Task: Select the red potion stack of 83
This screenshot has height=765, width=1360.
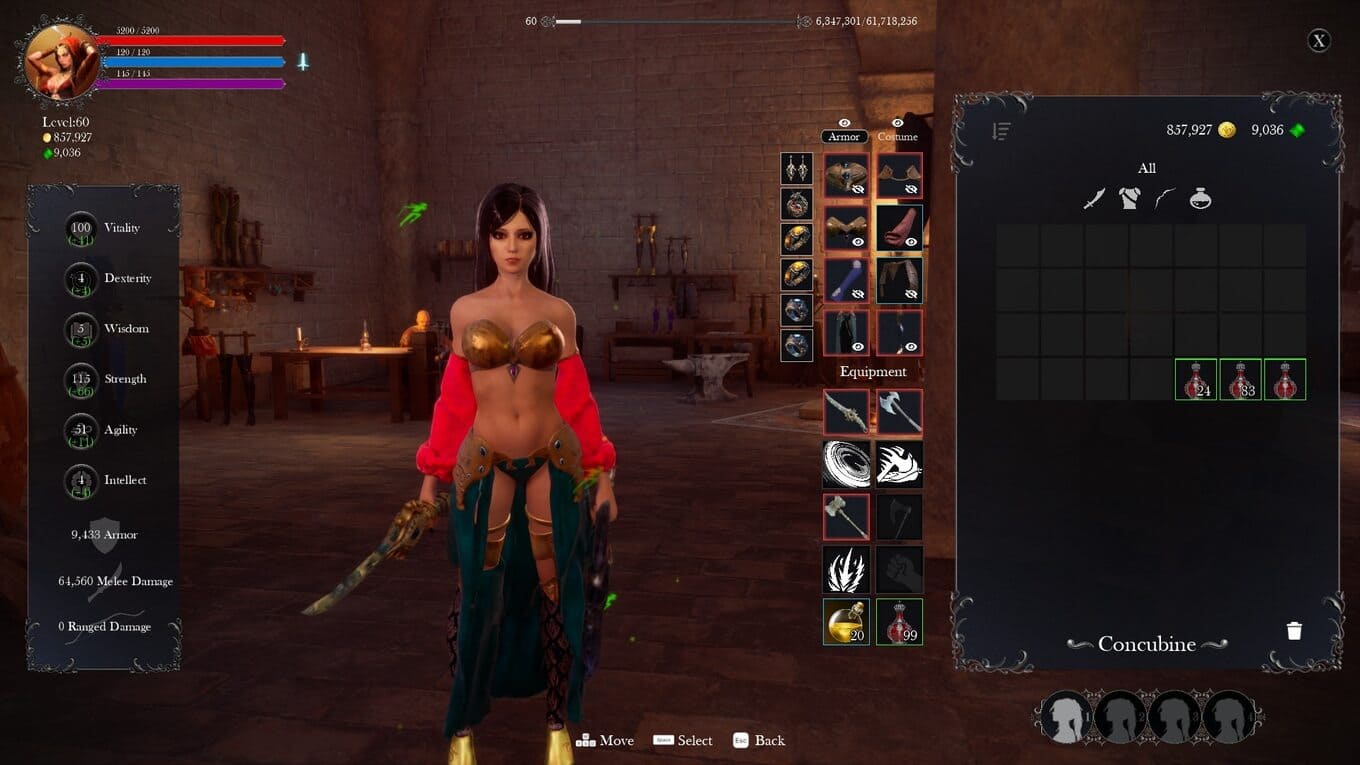Action: point(1240,380)
